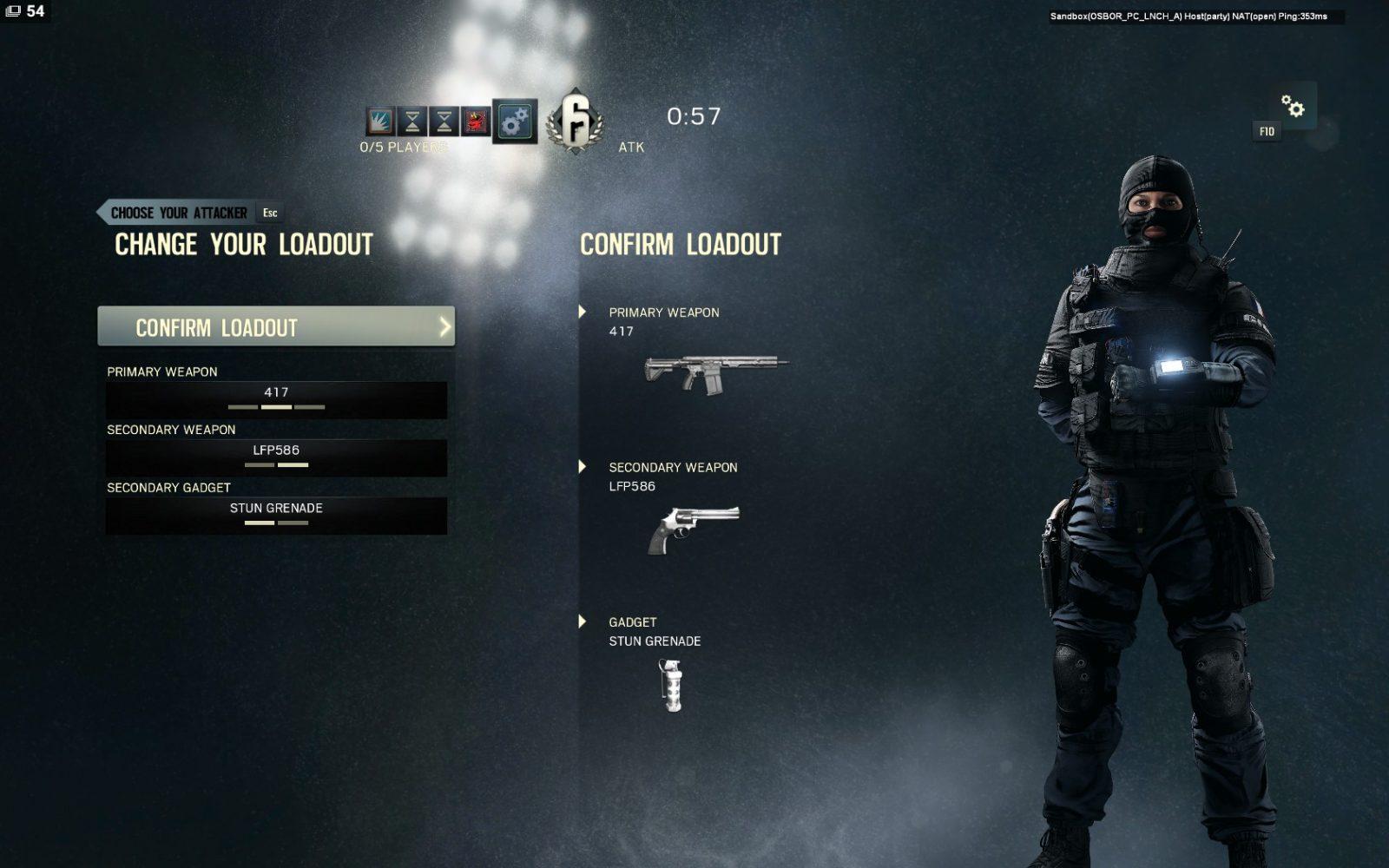Choose the LFP586 revolver preview image
1389x868 pixels.
(693, 529)
